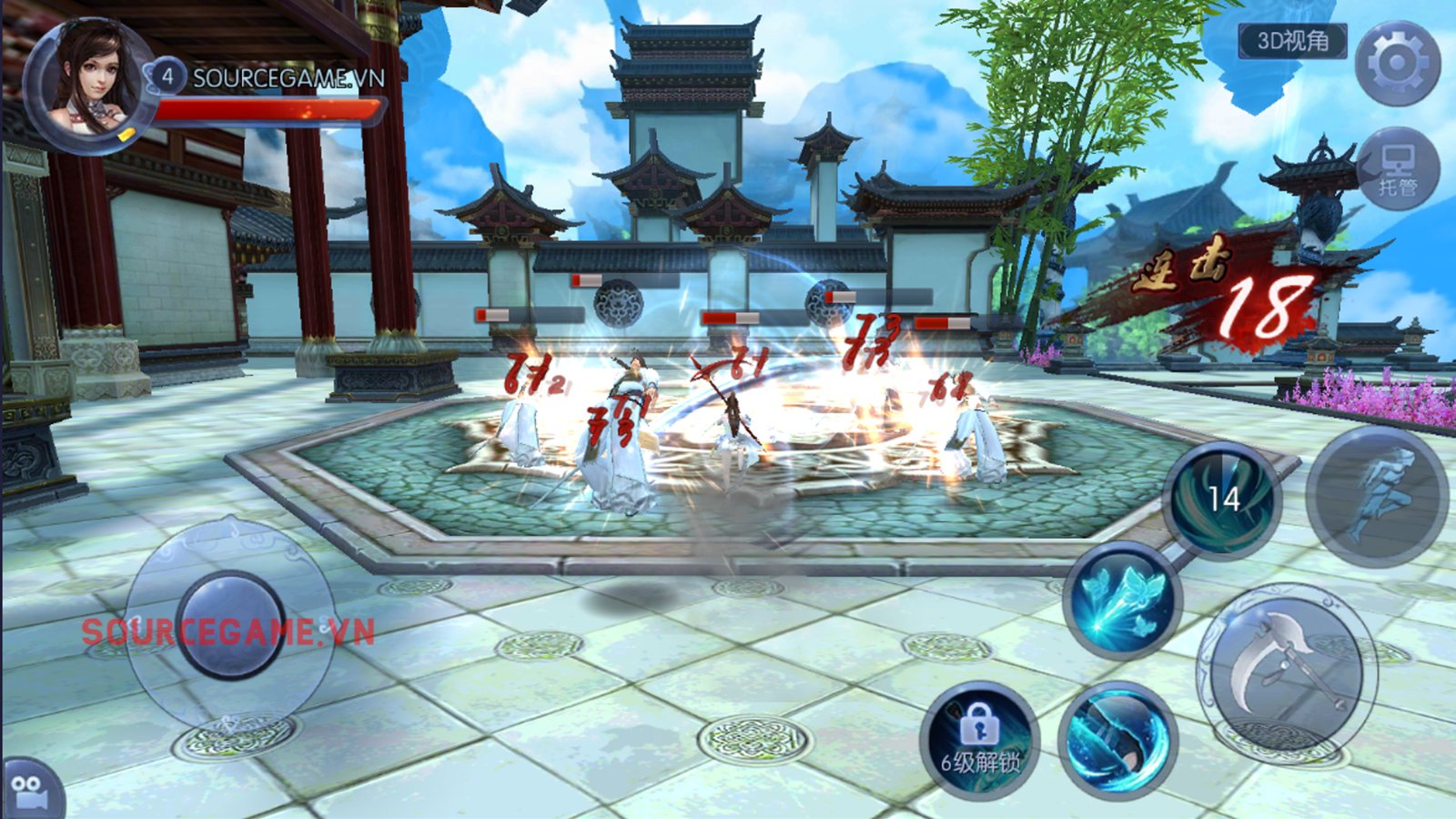Select the locked 6级解锁 skill slot

[979, 740]
